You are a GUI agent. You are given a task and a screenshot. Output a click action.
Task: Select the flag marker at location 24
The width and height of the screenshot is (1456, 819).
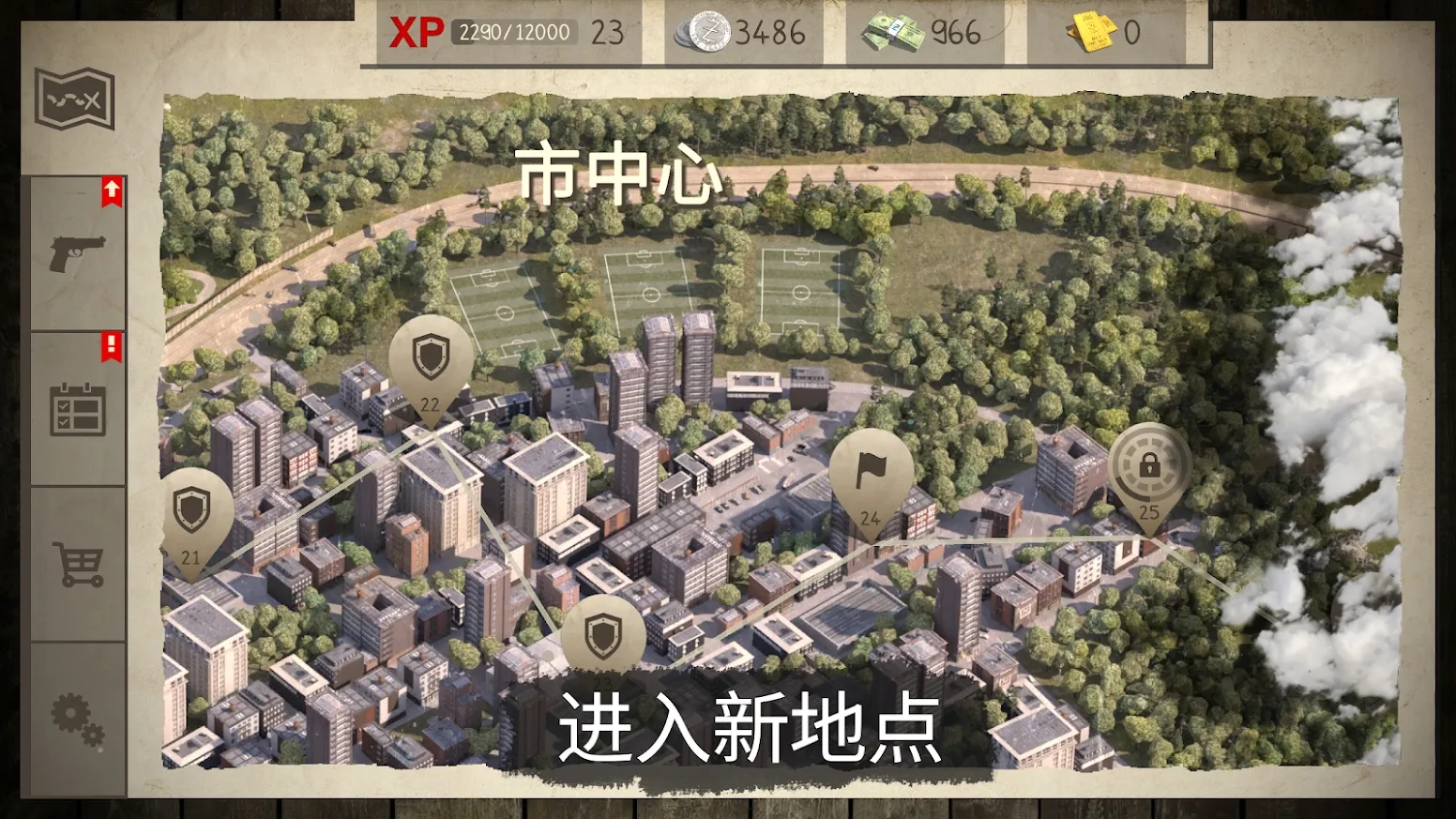pos(871,471)
